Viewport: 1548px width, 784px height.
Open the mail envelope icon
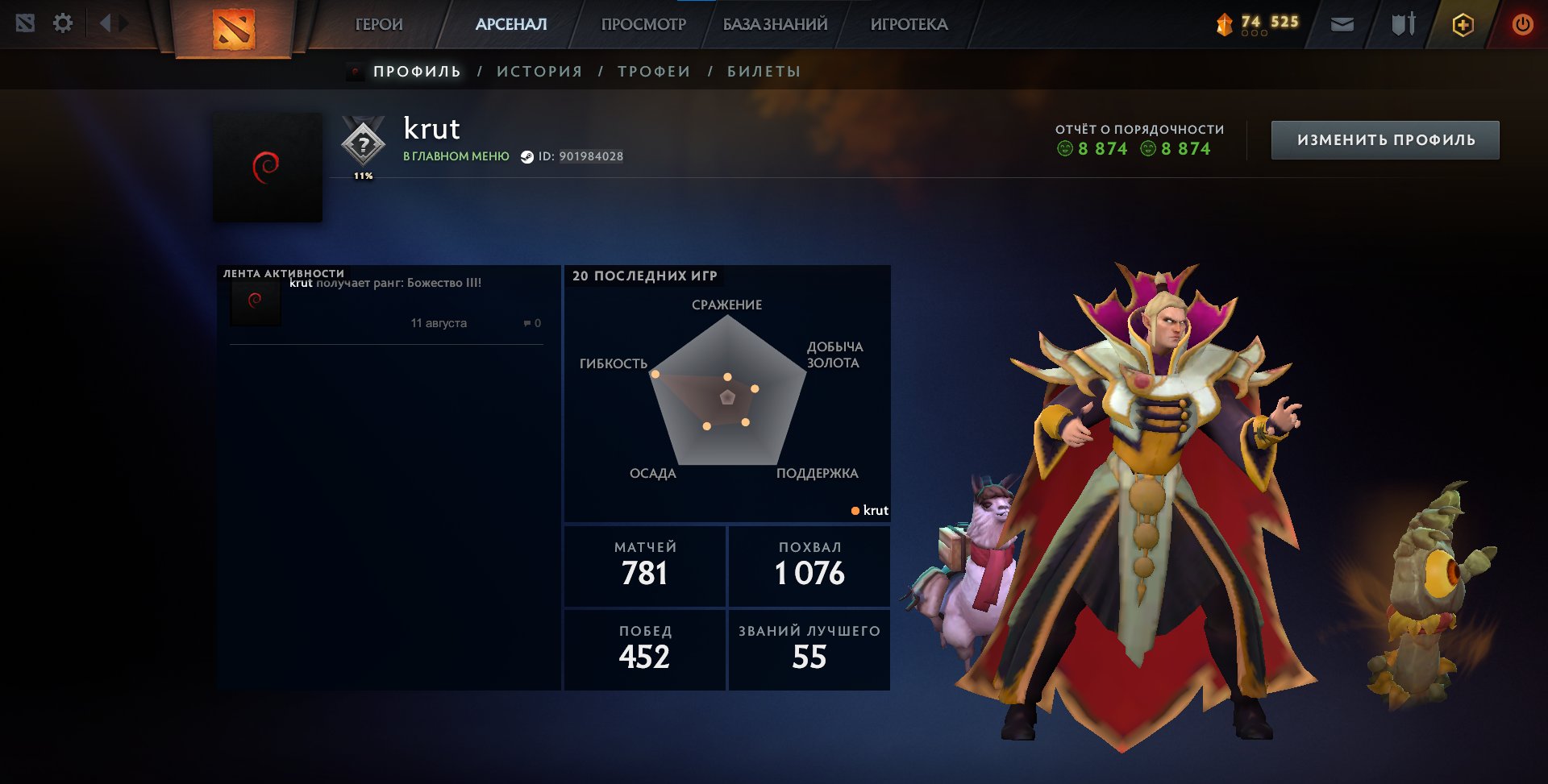coord(1342,25)
